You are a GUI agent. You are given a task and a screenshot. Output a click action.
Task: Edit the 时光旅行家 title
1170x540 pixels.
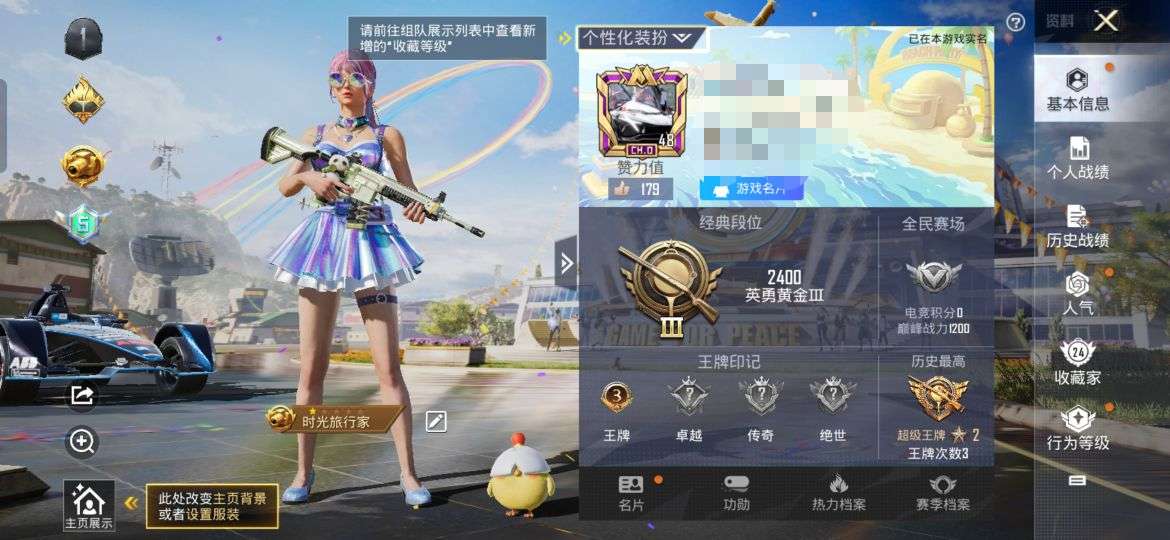[x=436, y=421]
